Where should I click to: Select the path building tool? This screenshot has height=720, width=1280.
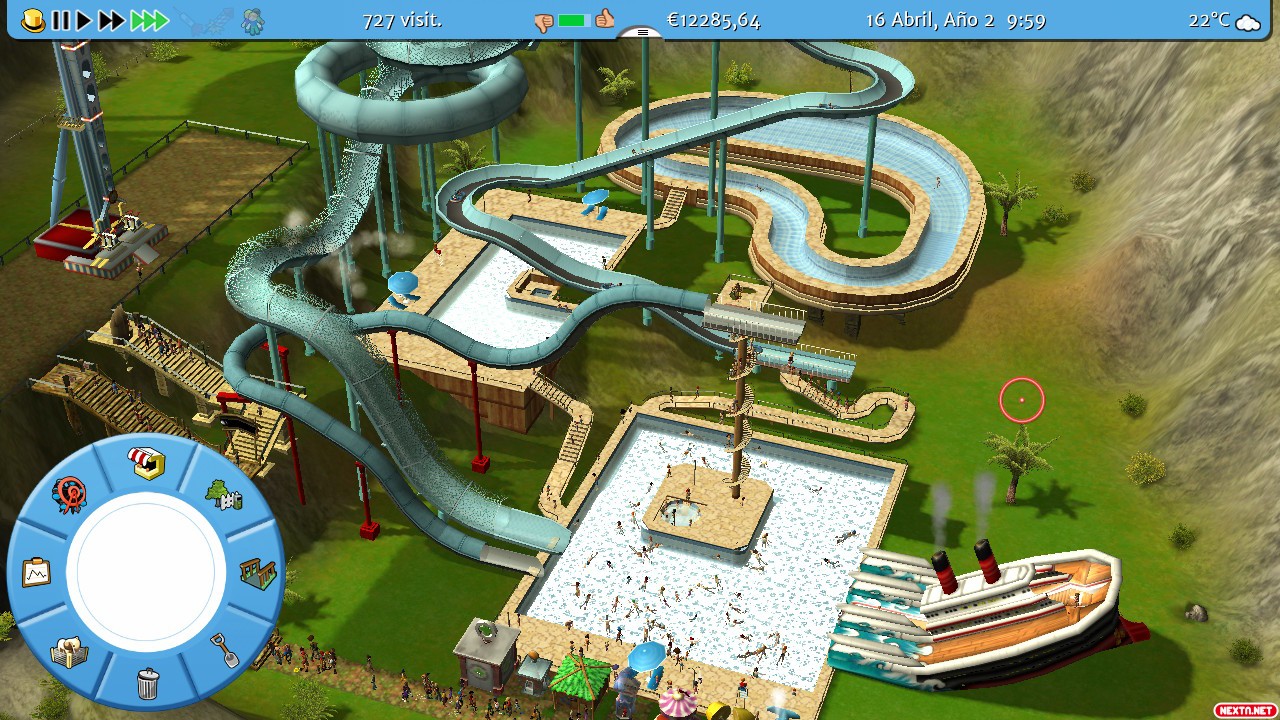257,573
